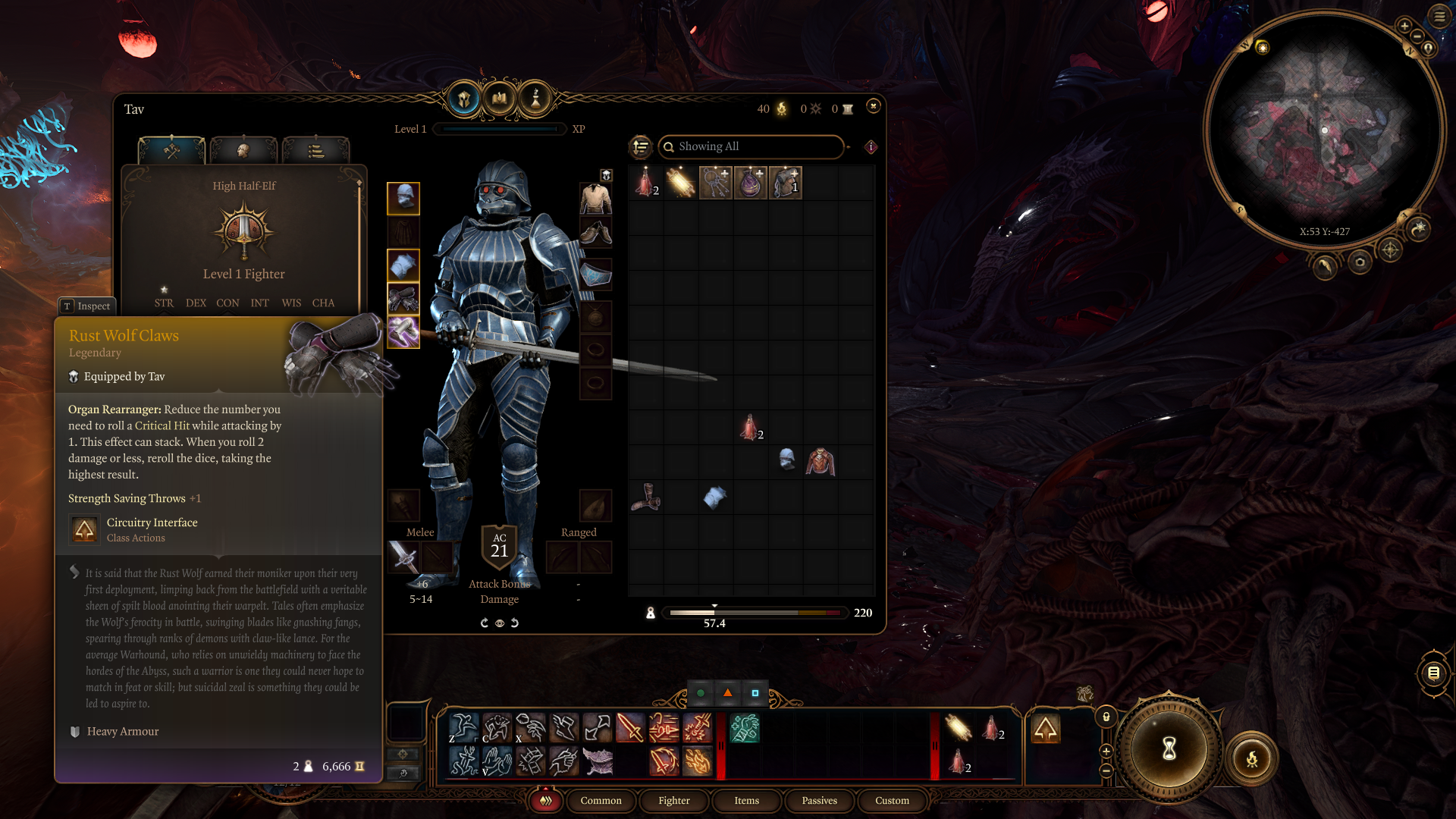Open the spellbook tab at panel top
This screenshot has width=1456, height=819.
coord(500,99)
